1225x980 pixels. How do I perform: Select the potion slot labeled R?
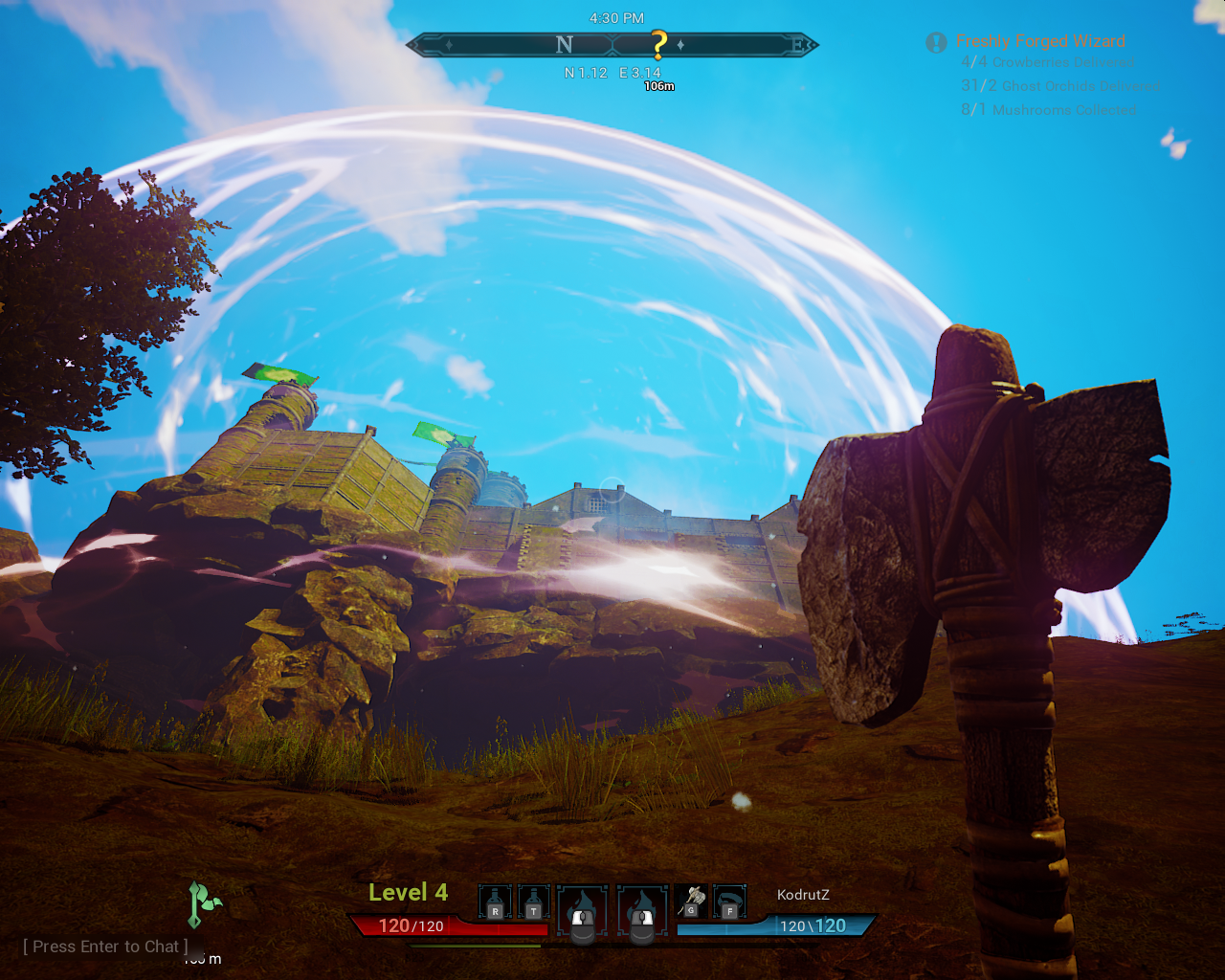(x=495, y=902)
